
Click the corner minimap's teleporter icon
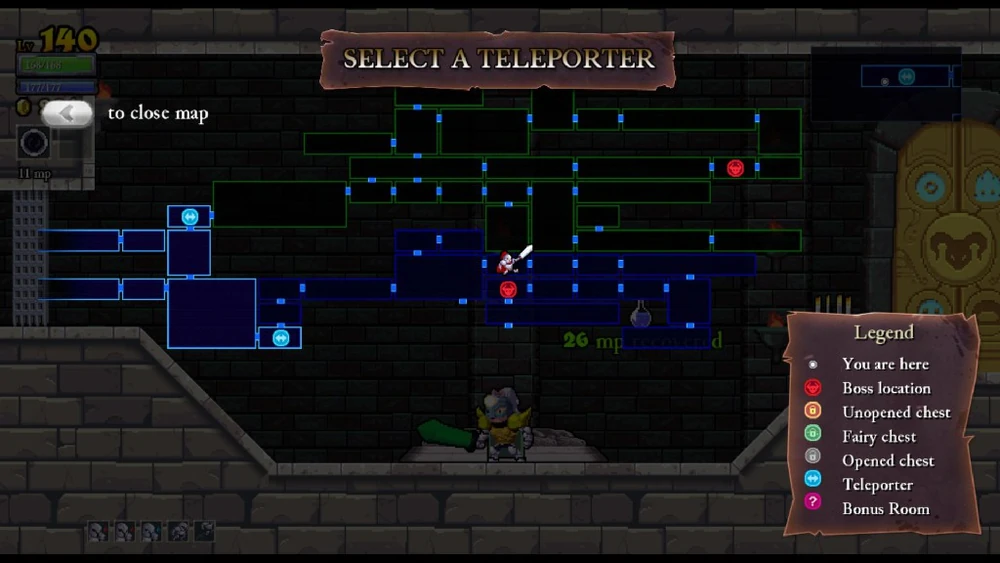(x=906, y=77)
